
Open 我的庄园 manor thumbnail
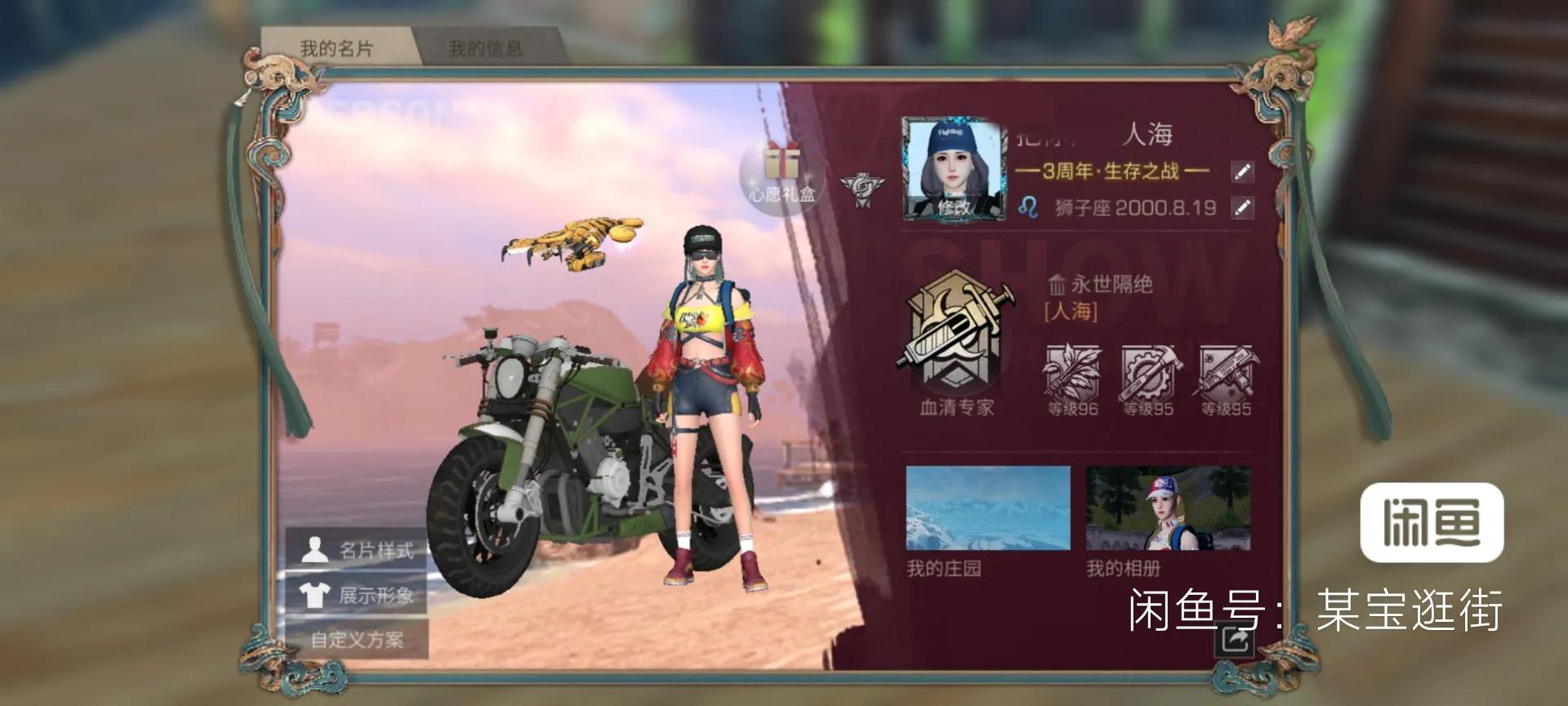click(987, 508)
